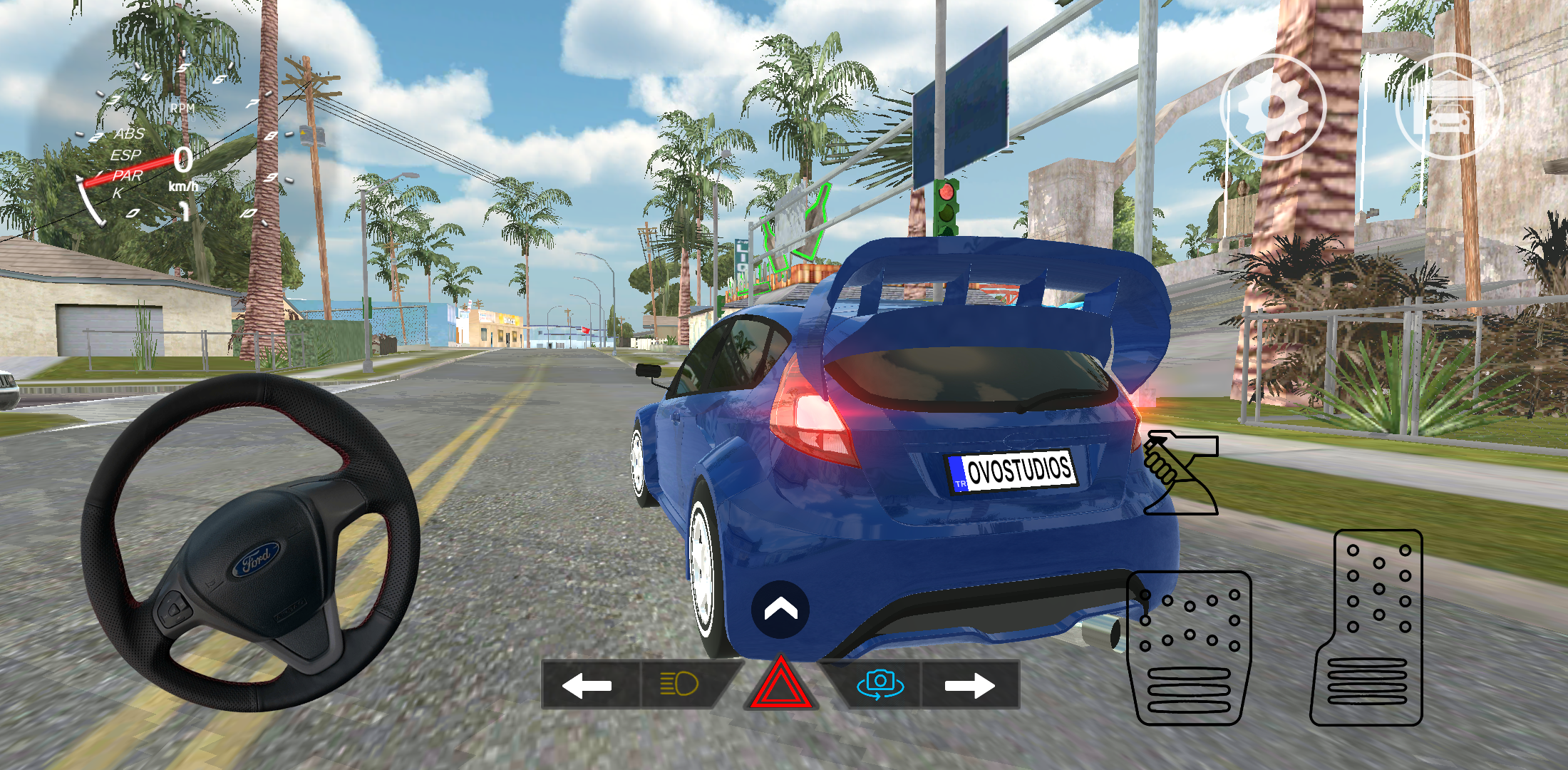
Task: Toggle the headlights button
Action: click(x=680, y=684)
